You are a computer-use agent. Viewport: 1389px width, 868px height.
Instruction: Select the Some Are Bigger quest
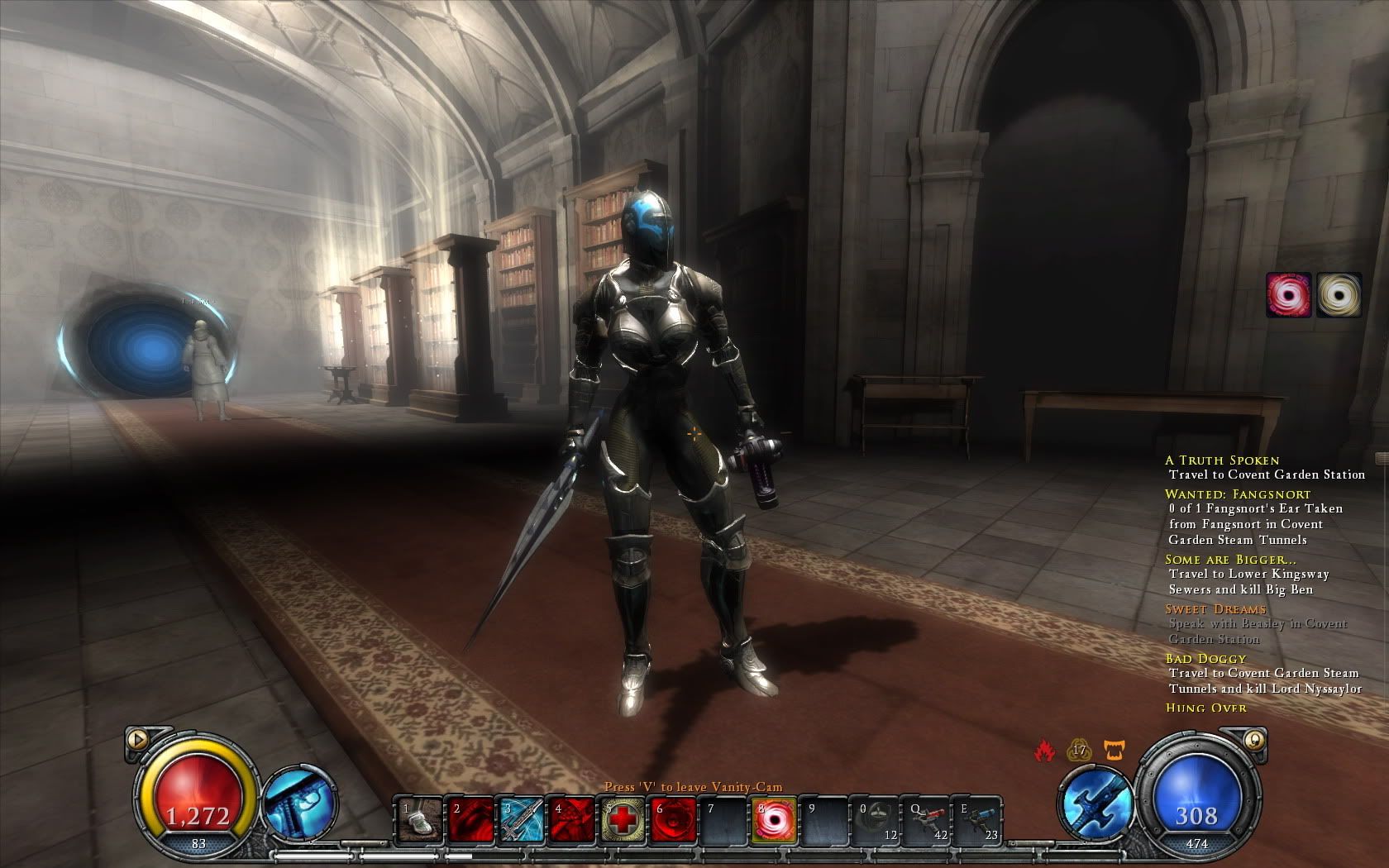(x=1219, y=560)
